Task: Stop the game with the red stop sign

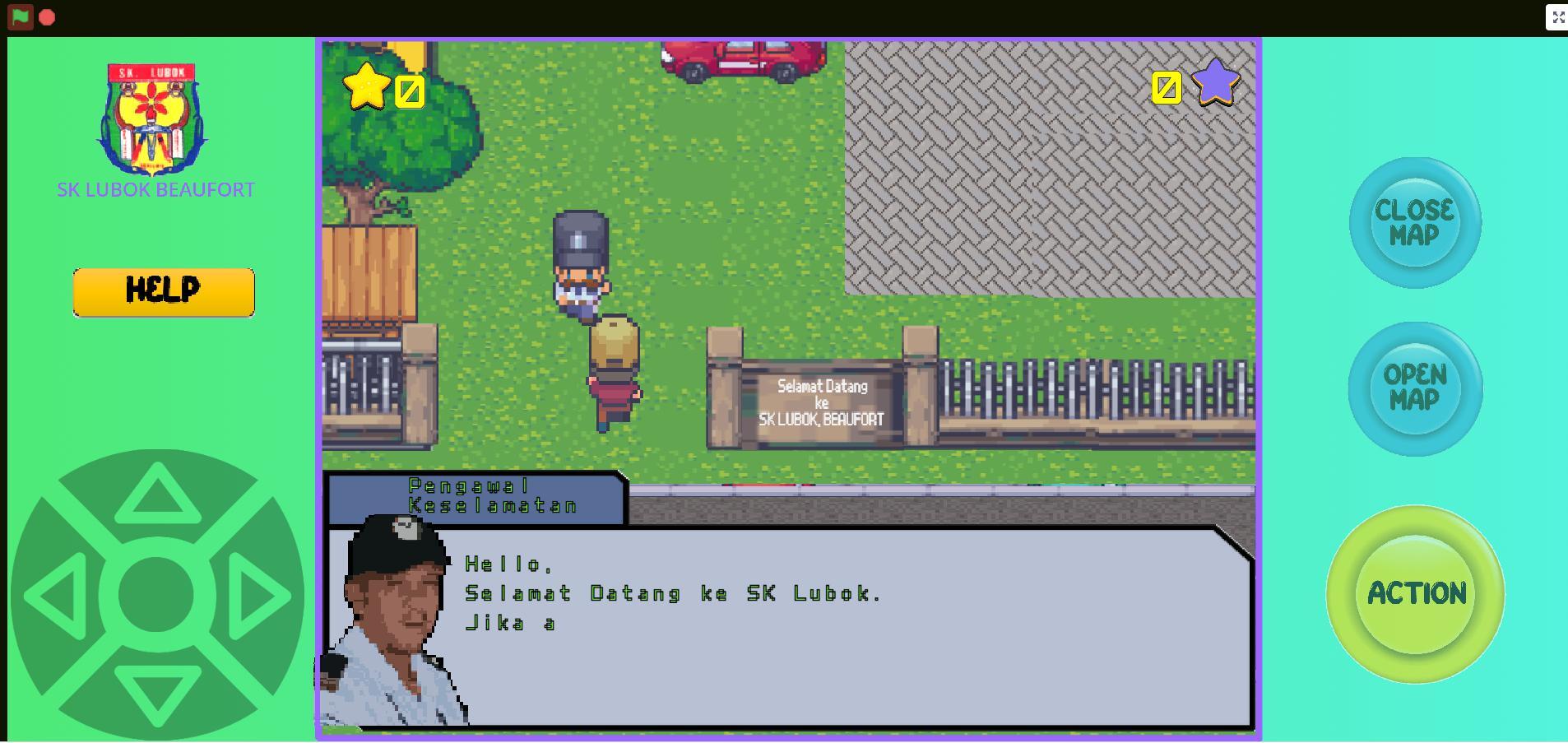Action: pyautogui.click(x=47, y=16)
